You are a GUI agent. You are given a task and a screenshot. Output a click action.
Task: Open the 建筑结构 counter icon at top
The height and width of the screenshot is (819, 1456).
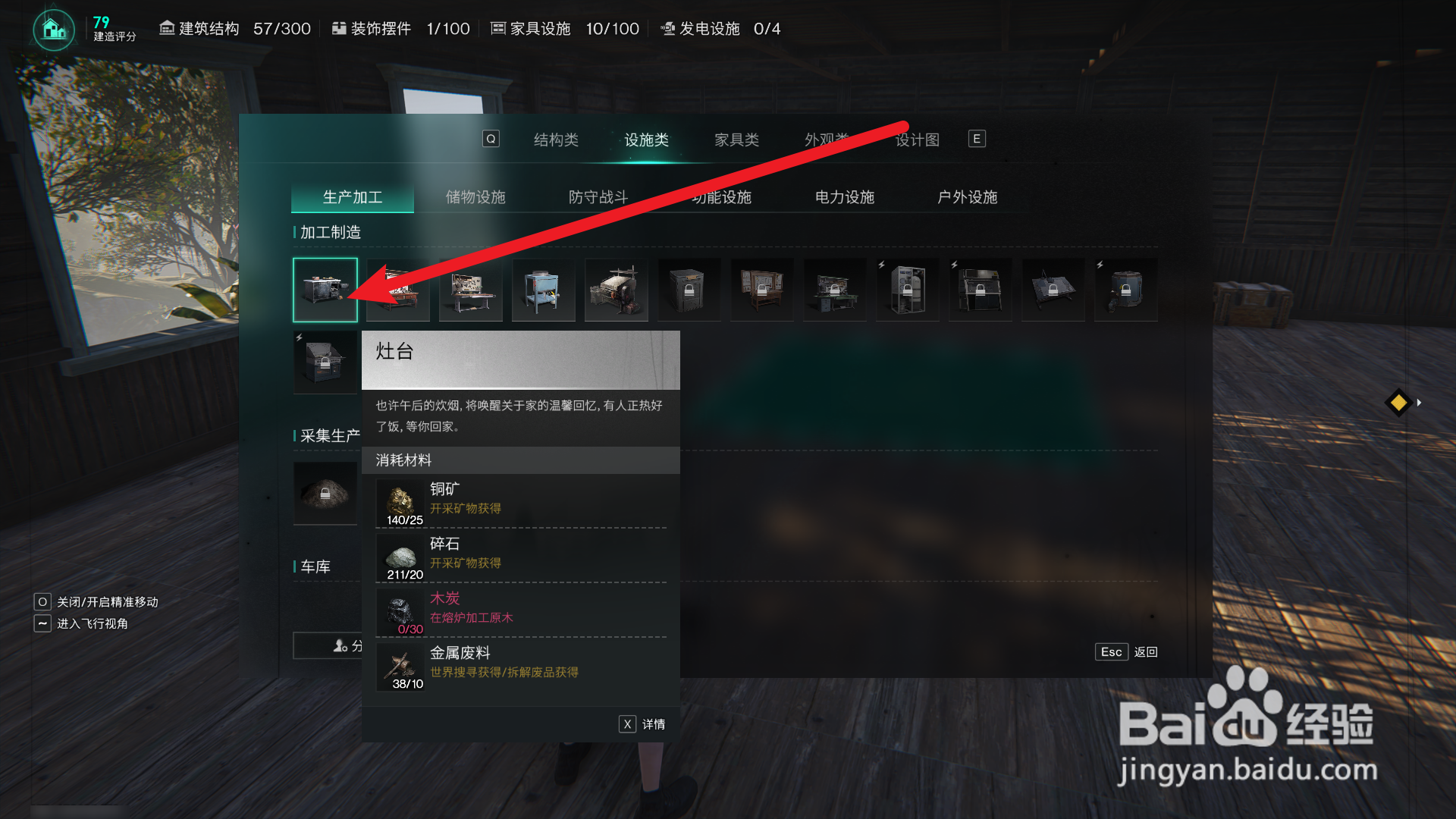167,28
